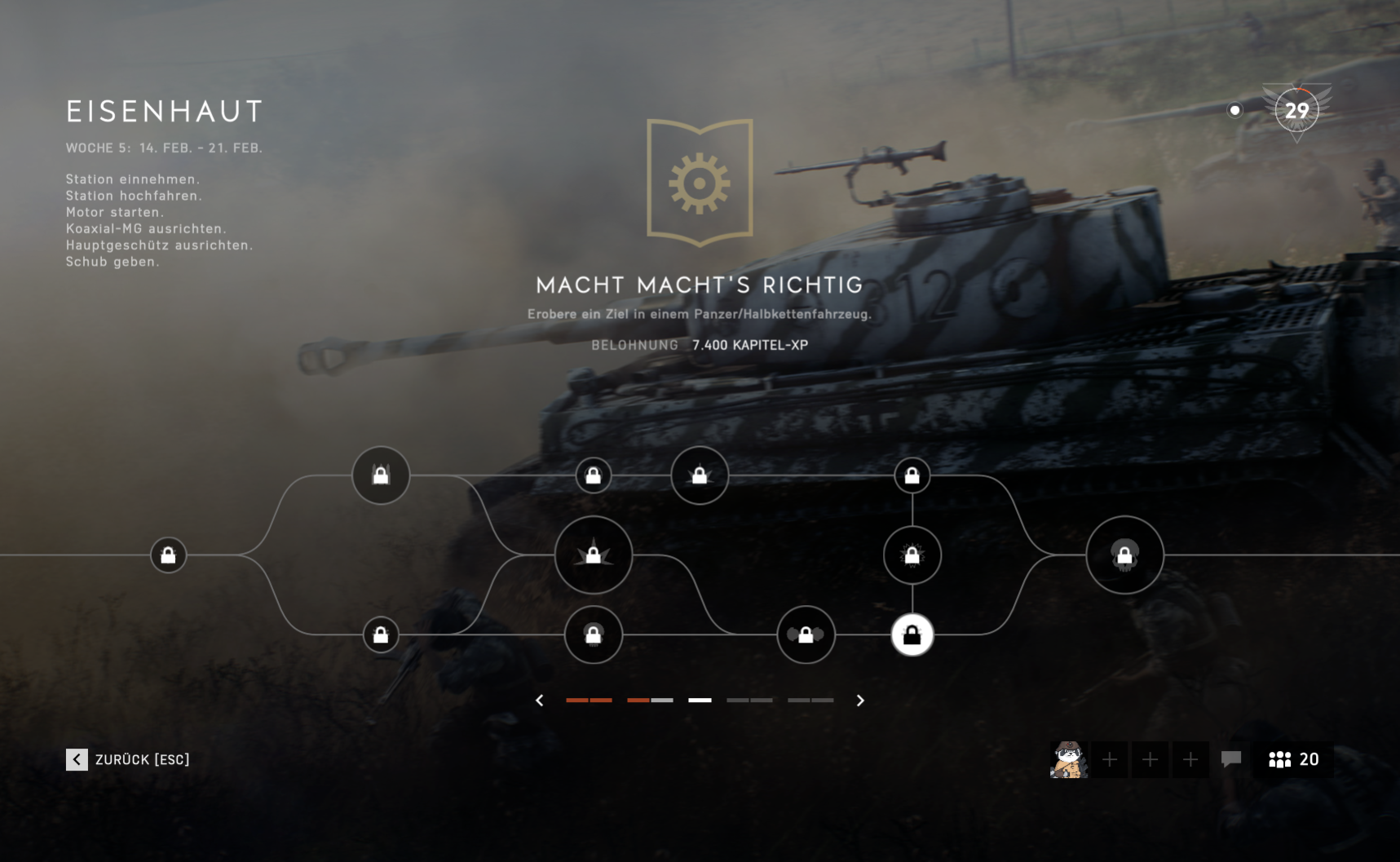This screenshot has width=1400, height=862.
Task: Select the final large node on the far right
Action: [1124, 555]
